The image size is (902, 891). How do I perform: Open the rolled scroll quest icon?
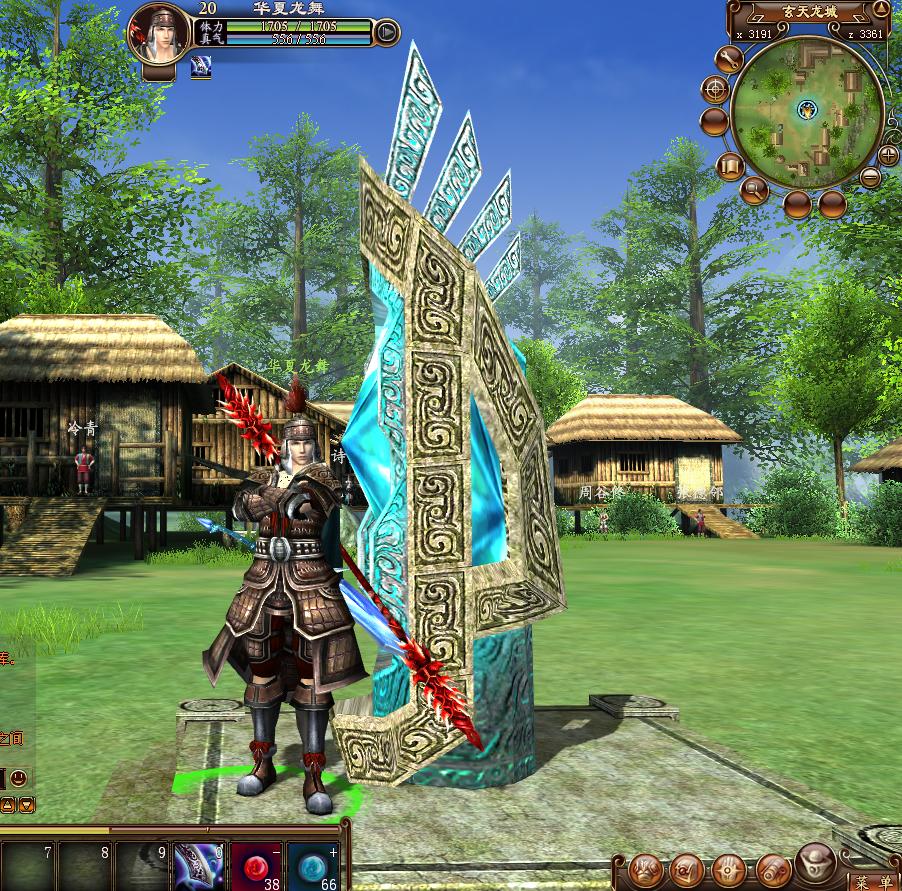[x=773, y=870]
